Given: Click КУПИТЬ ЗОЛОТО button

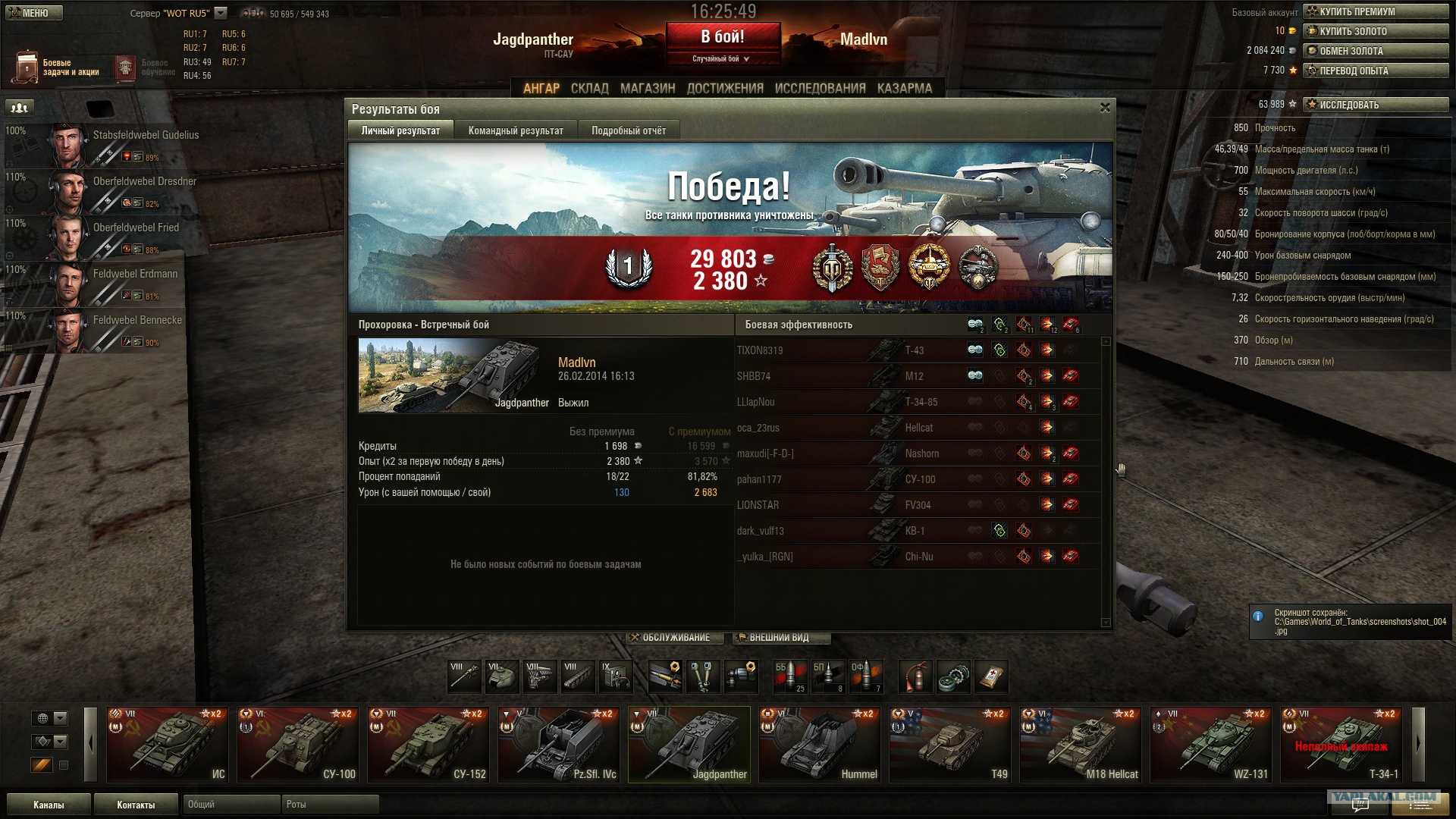Looking at the screenshot, I should click(x=1376, y=31).
